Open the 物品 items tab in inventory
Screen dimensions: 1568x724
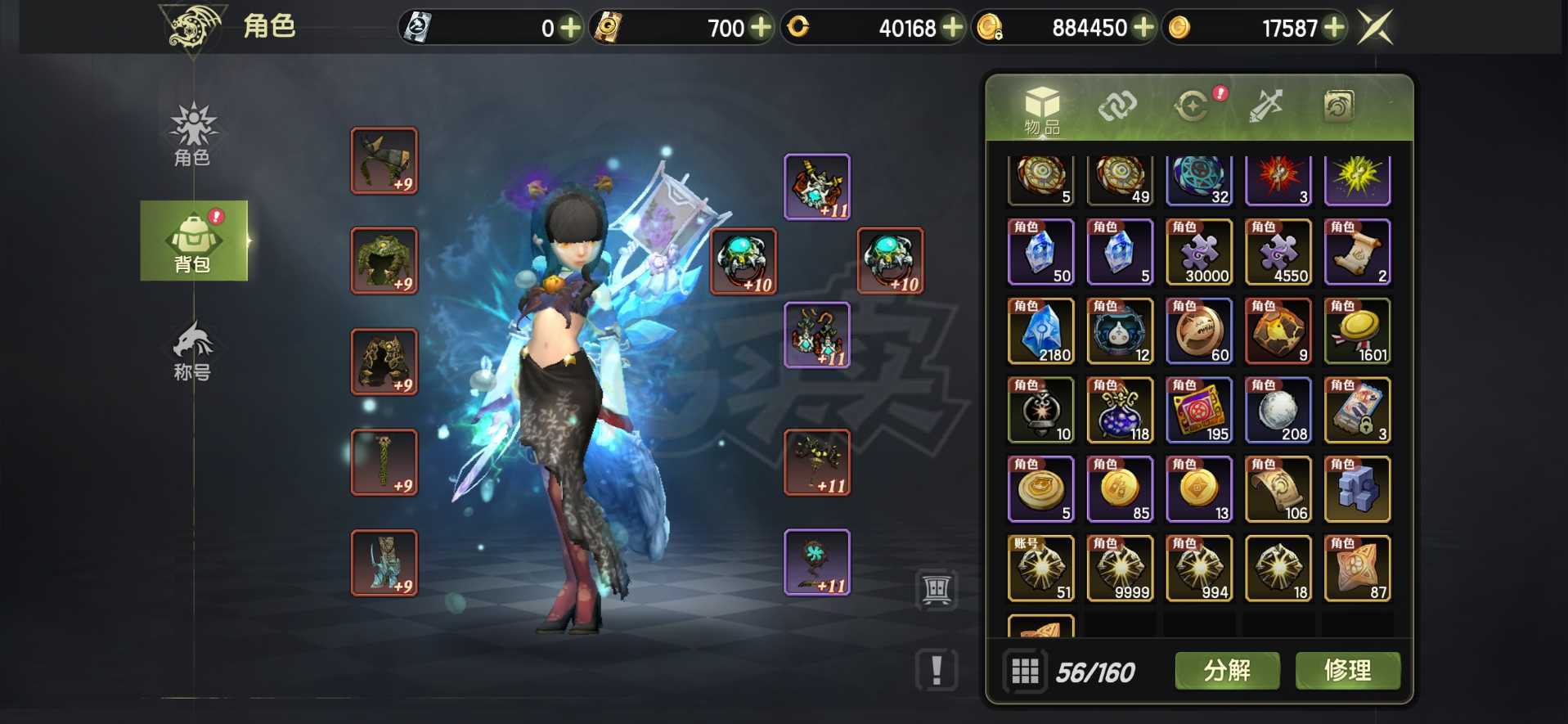point(1042,110)
